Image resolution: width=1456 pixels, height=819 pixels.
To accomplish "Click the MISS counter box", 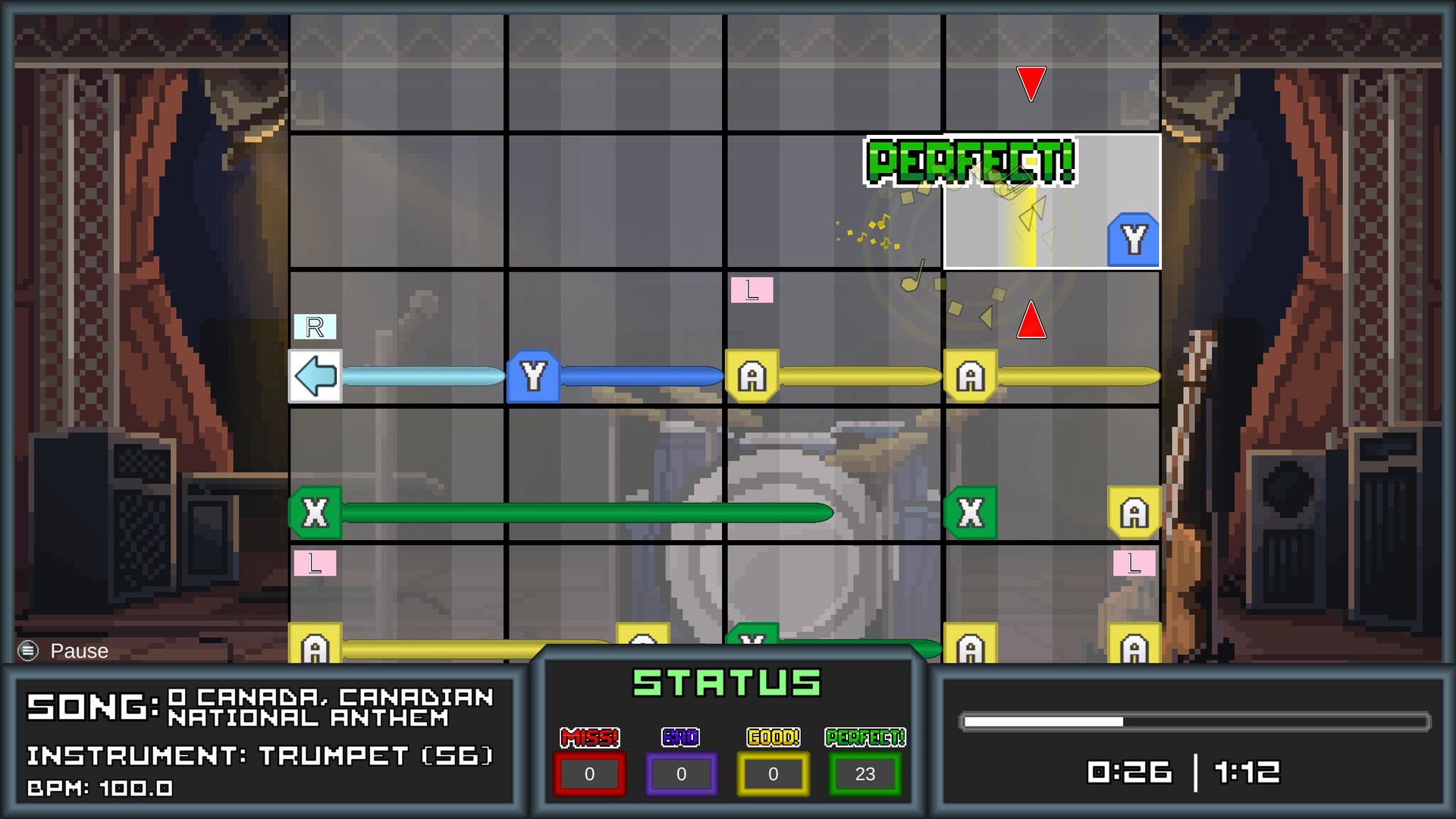I will tap(590, 774).
